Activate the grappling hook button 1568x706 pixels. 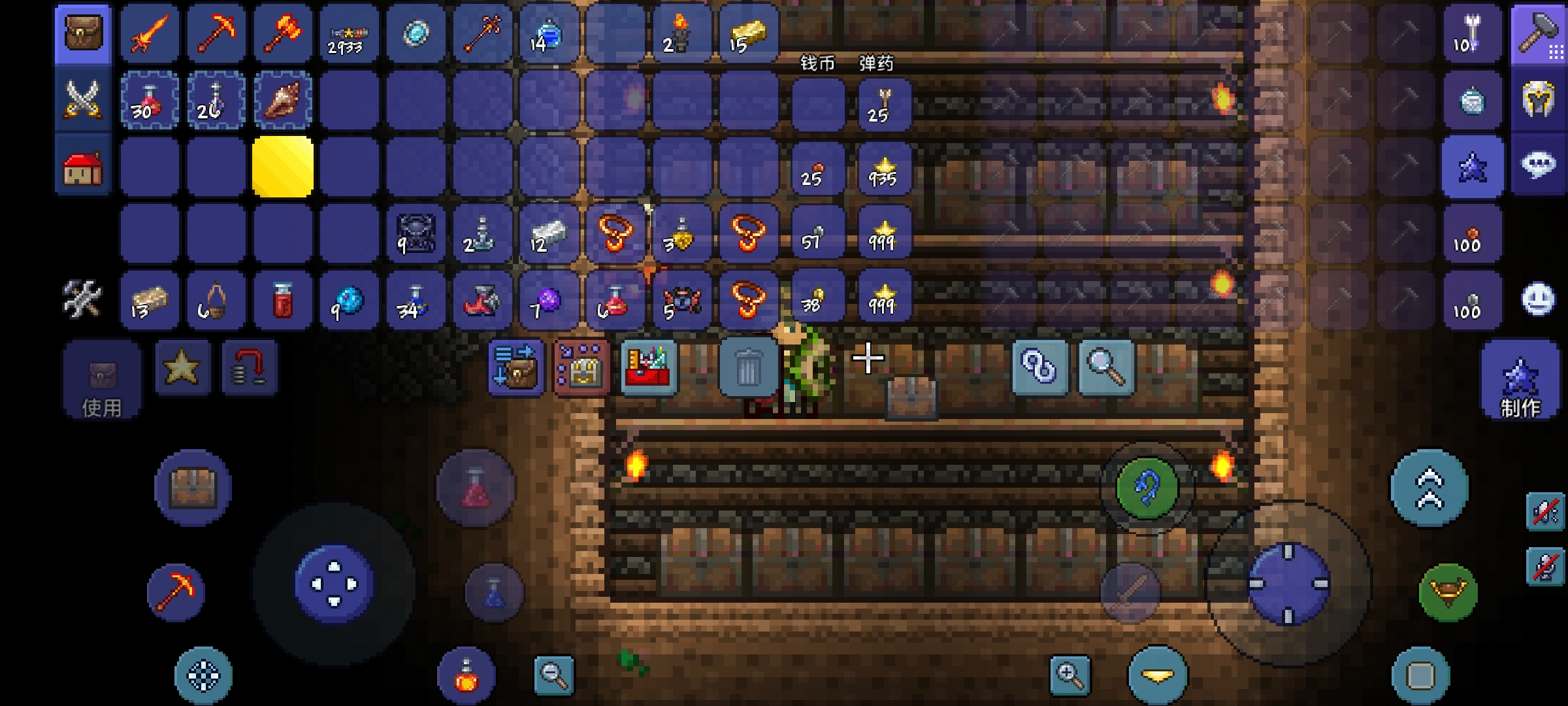1147,488
